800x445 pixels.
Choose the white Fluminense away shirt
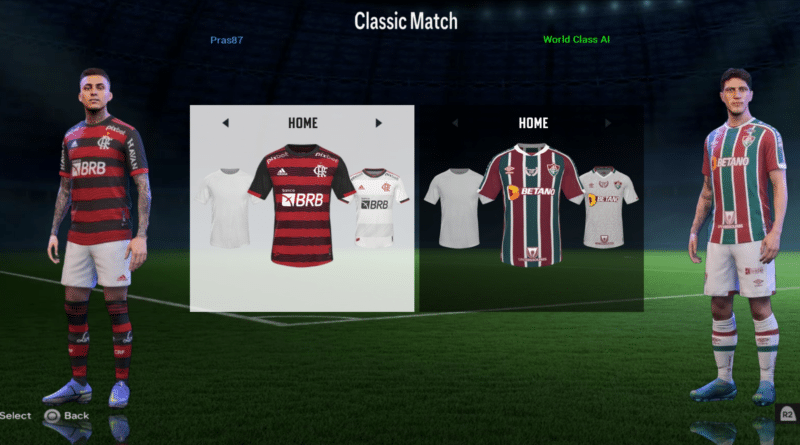[608, 206]
